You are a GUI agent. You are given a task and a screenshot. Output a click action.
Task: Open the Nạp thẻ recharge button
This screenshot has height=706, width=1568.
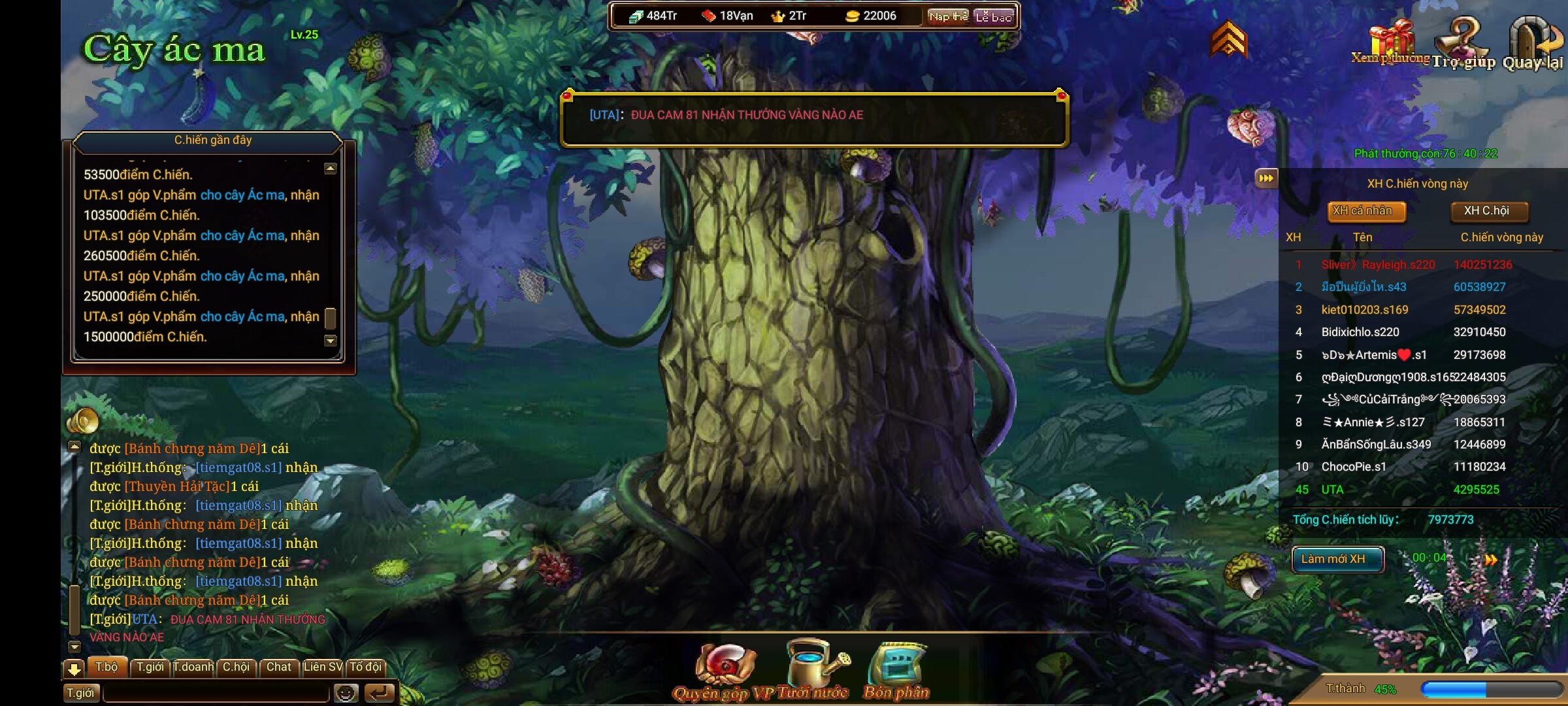click(948, 16)
